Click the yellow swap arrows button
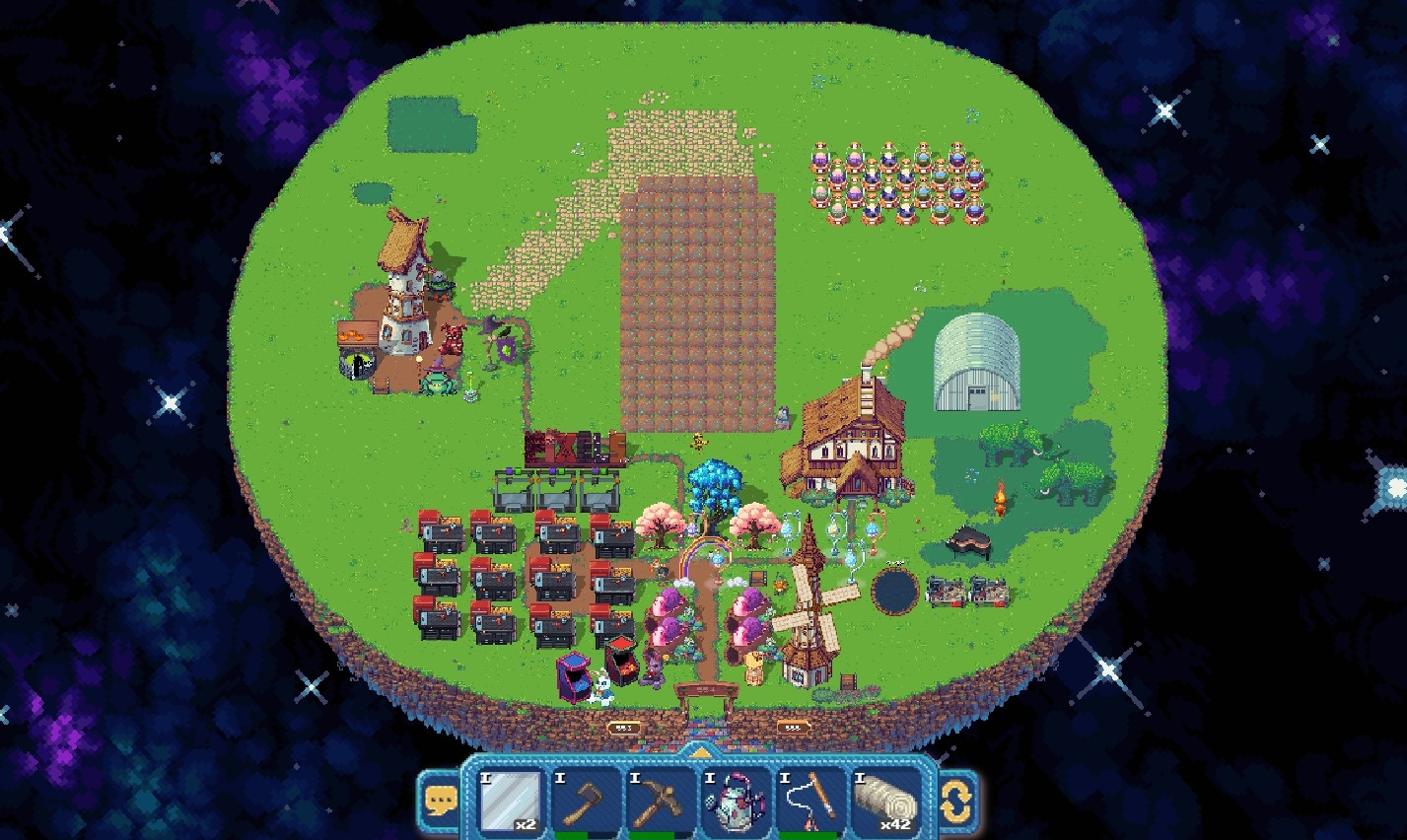Screen dimensions: 1407x840 [956, 800]
